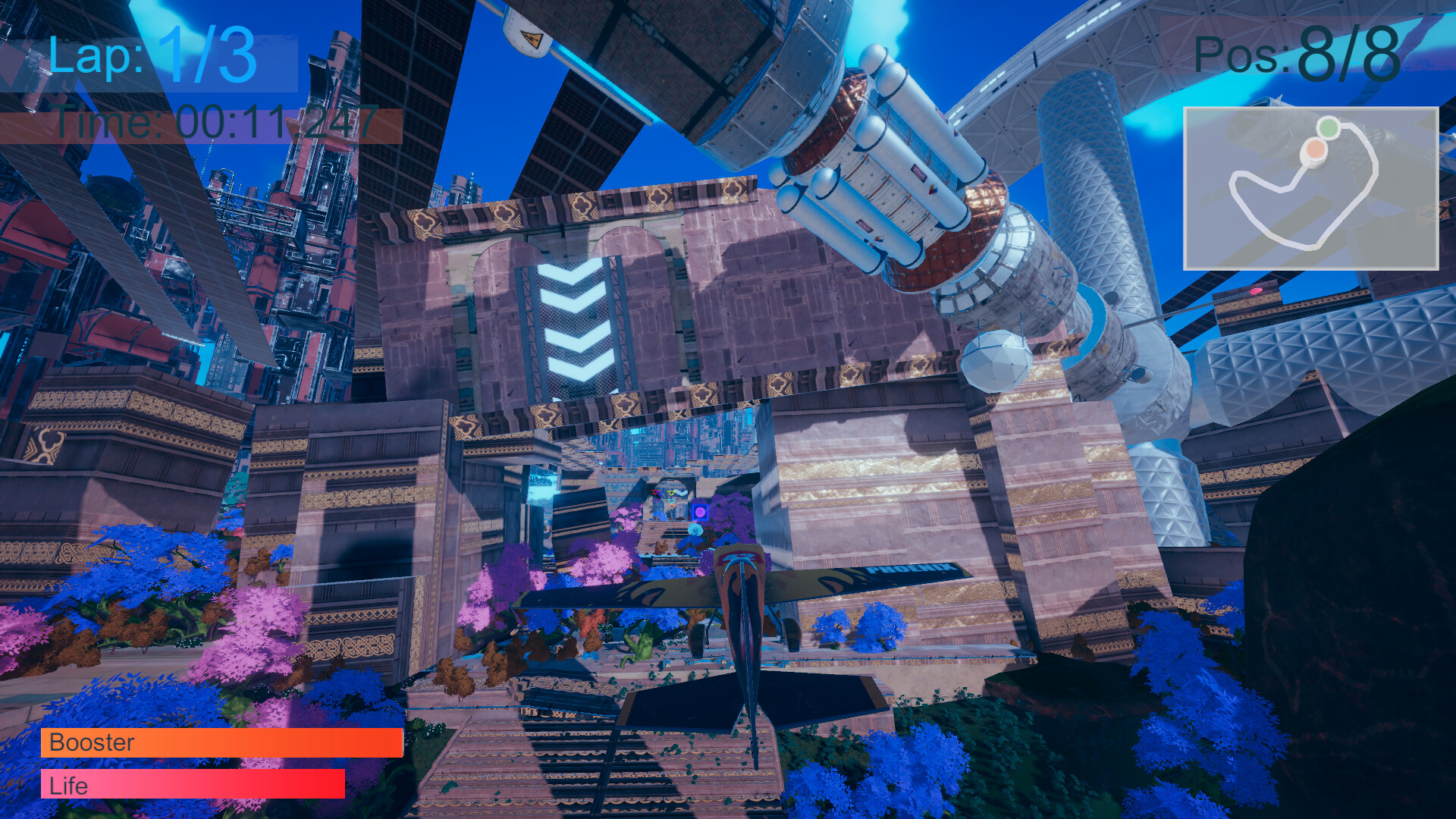The image size is (1456, 819).
Task: Select the green marker on the minimap
Action: [x=1329, y=126]
